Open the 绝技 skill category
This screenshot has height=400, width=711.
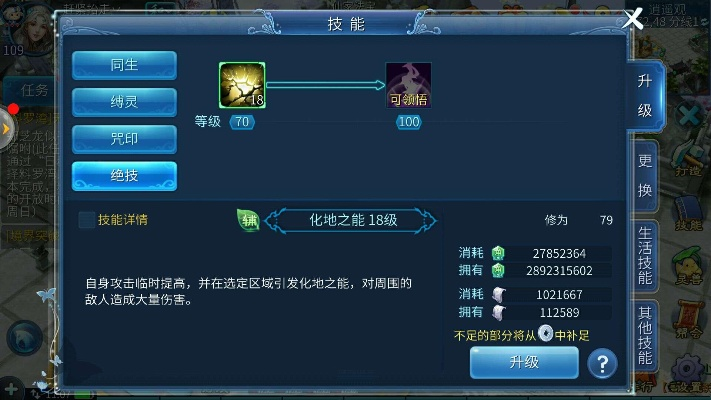pyautogui.click(x=124, y=176)
